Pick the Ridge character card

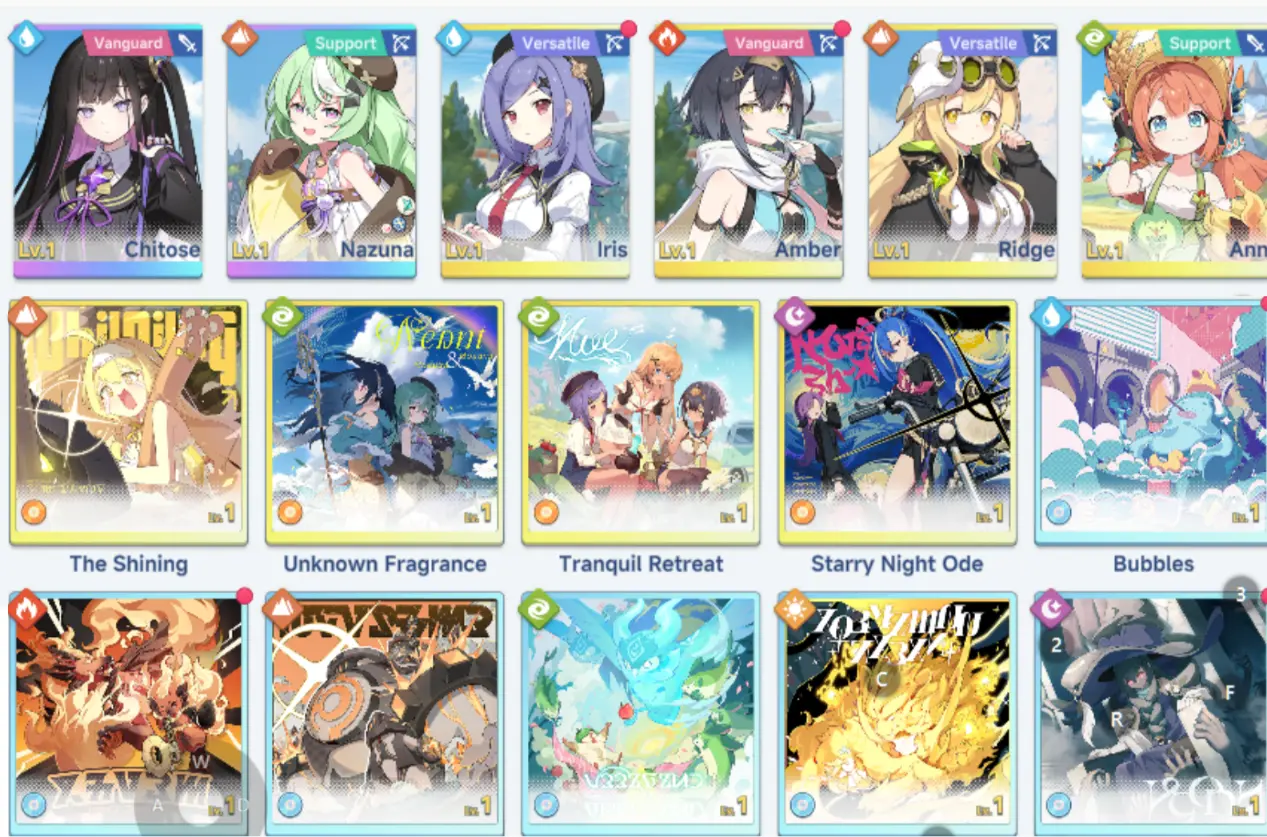point(962,152)
